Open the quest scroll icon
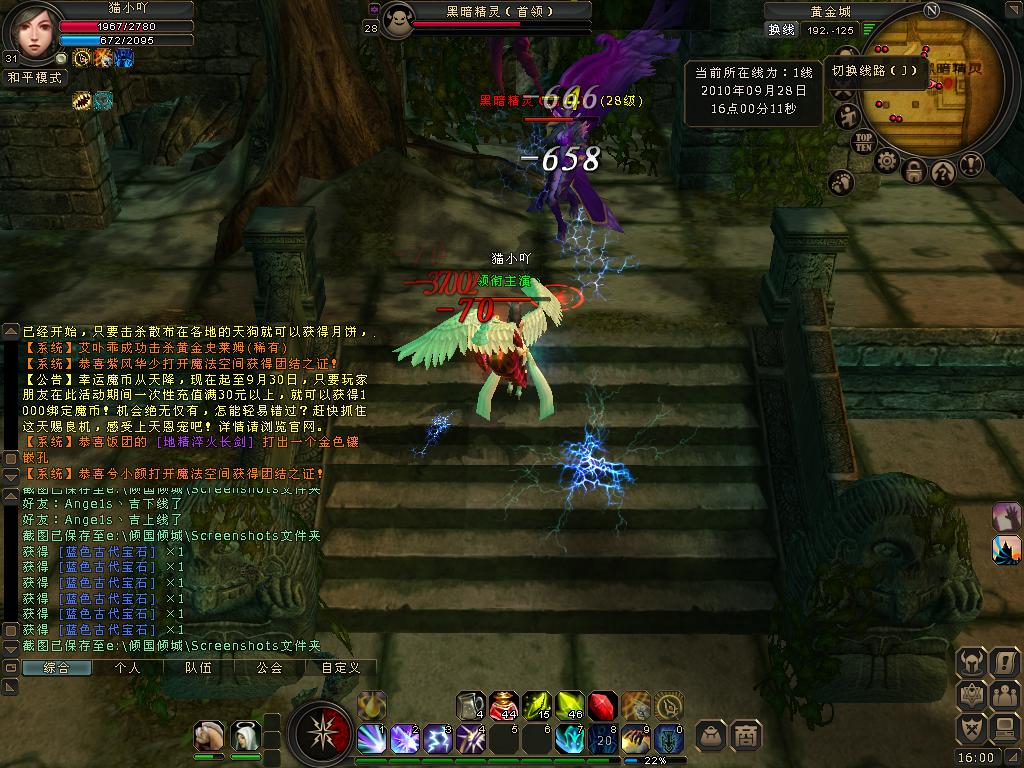The image size is (1024, 768). (x=1003, y=662)
